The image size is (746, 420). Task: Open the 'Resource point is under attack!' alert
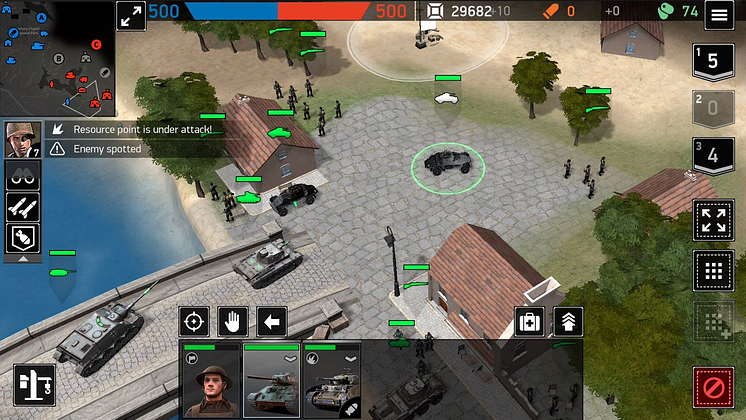pyautogui.click(x=140, y=130)
